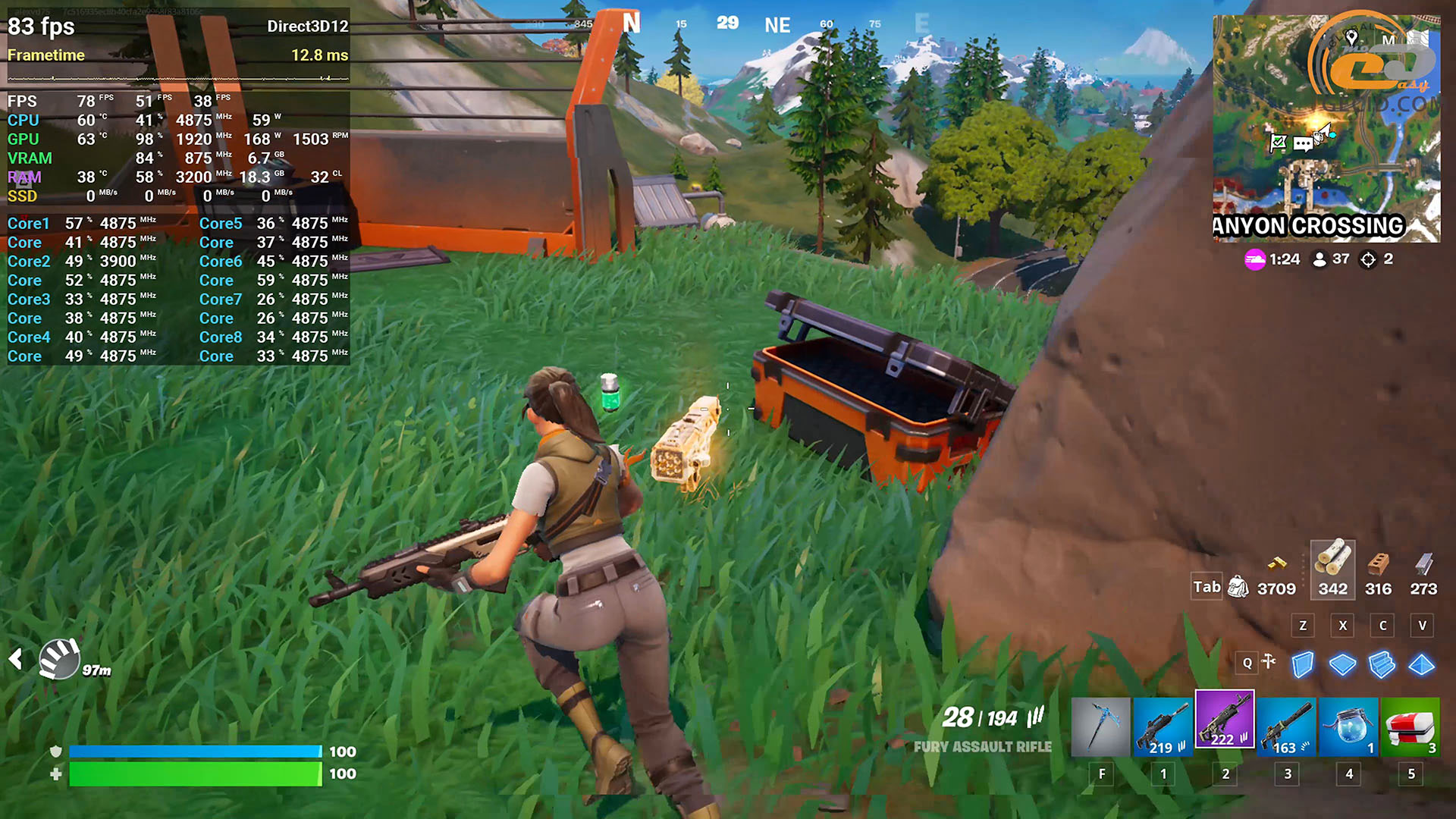The width and height of the screenshot is (1456, 819).
Task: Select the blue shield jar slot
Action: (x=1349, y=727)
